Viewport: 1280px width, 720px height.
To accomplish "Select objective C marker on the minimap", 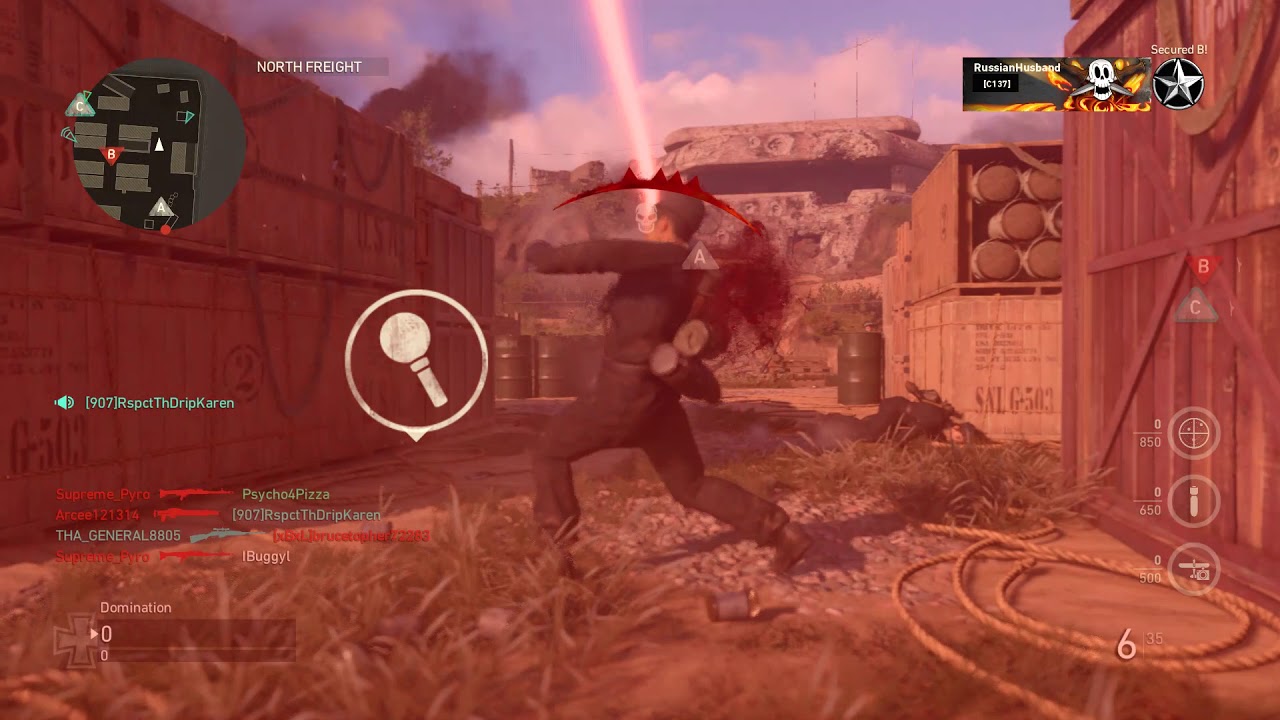I will point(80,106).
